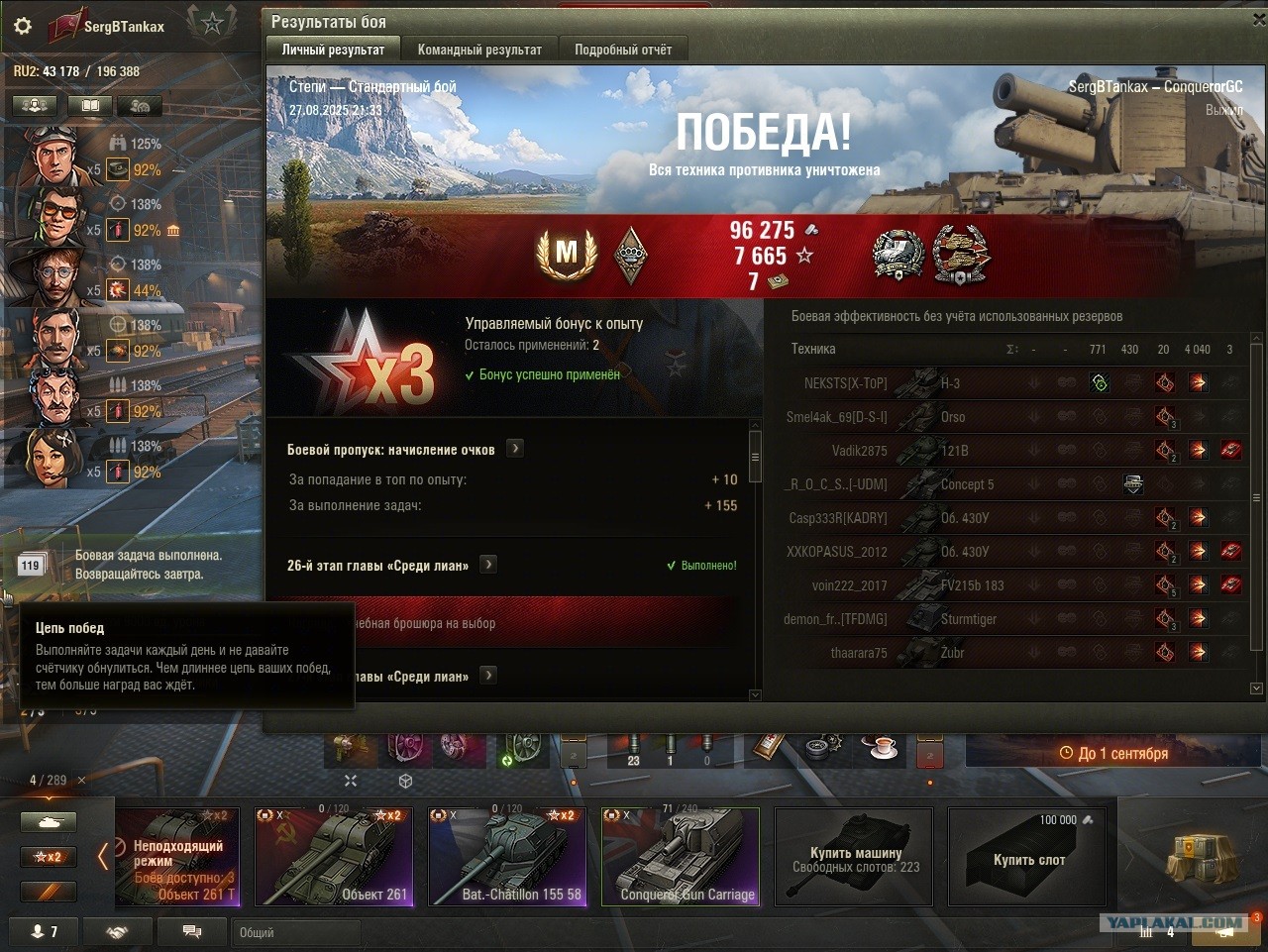The image size is (1268, 952).
Task: Click the Mastery badge M icon
Action: (x=566, y=255)
